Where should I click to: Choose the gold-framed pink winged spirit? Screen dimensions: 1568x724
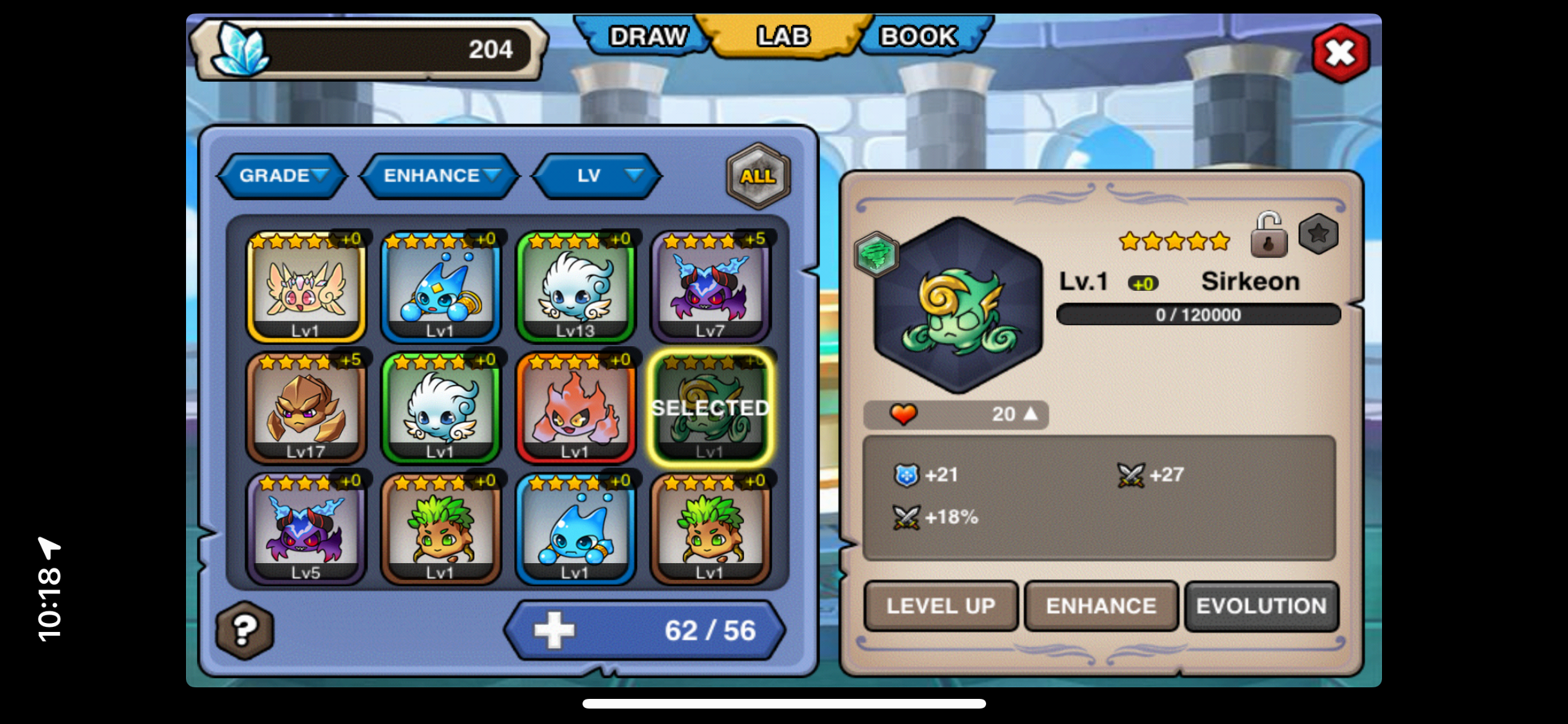(306, 286)
